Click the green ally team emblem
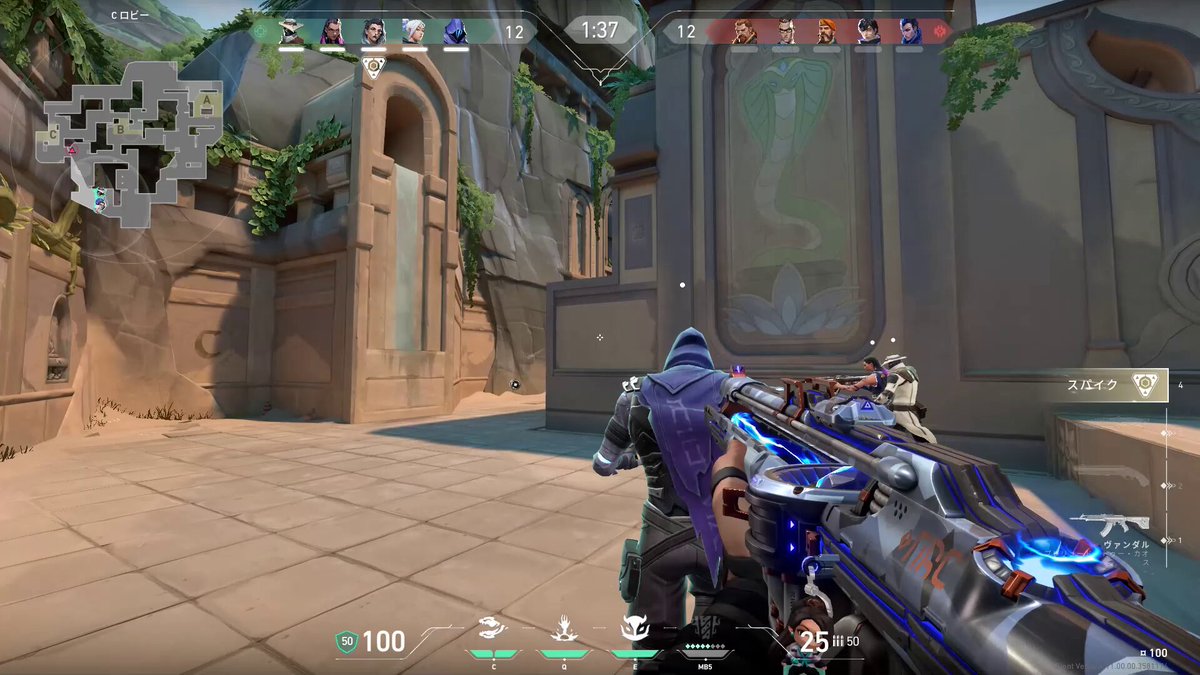1200x675 pixels. [261, 31]
